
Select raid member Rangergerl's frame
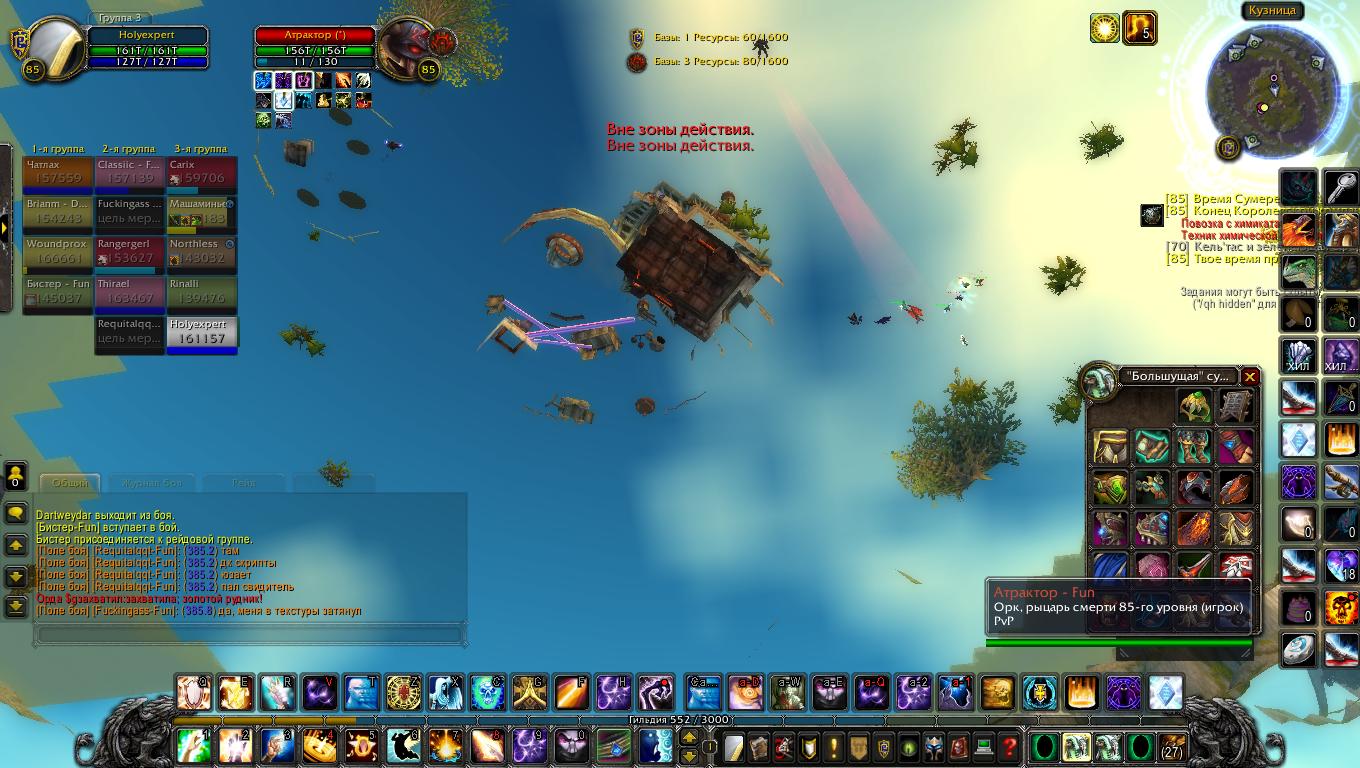pyautogui.click(x=130, y=252)
